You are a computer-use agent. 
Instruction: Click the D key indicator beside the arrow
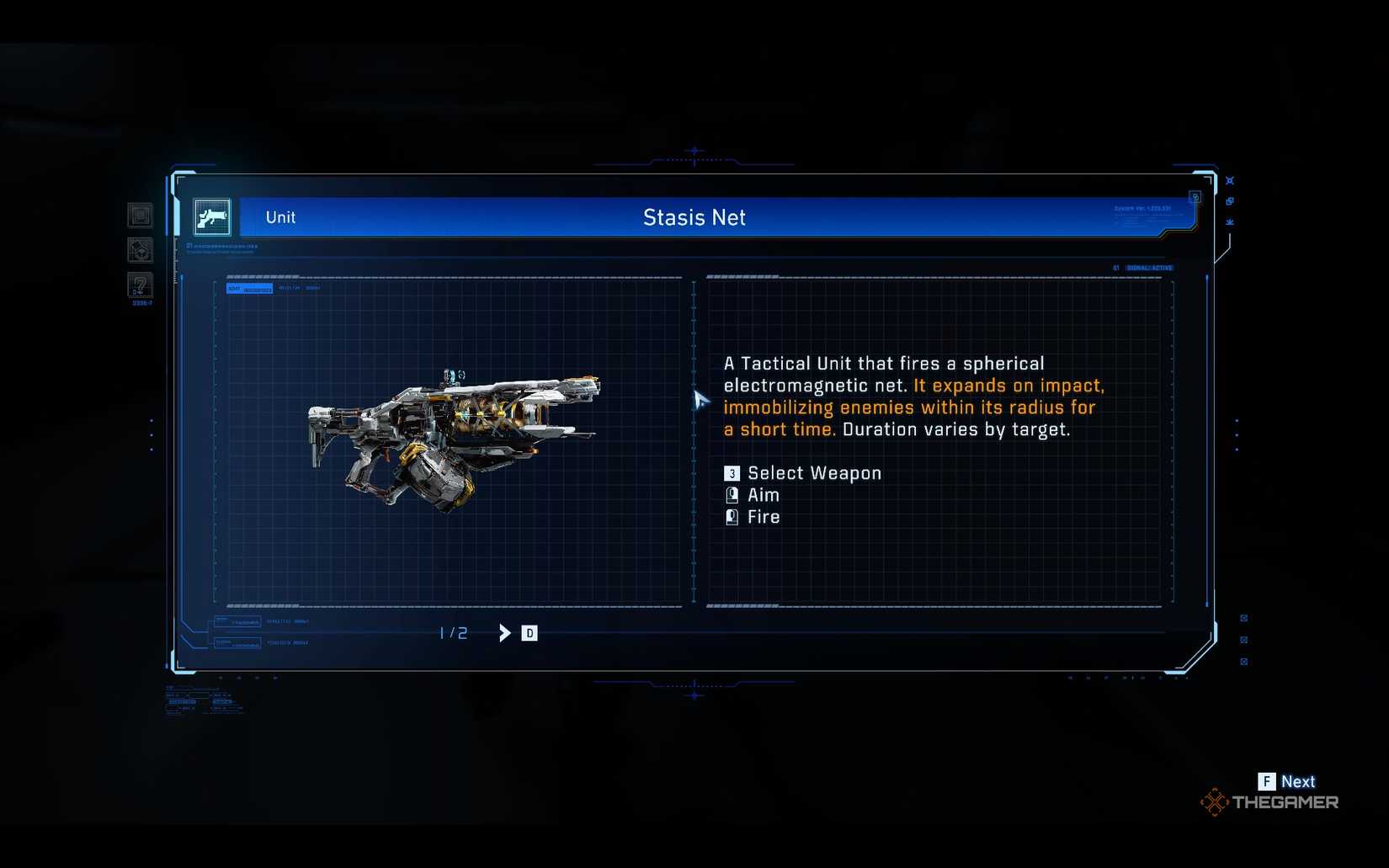tap(529, 632)
